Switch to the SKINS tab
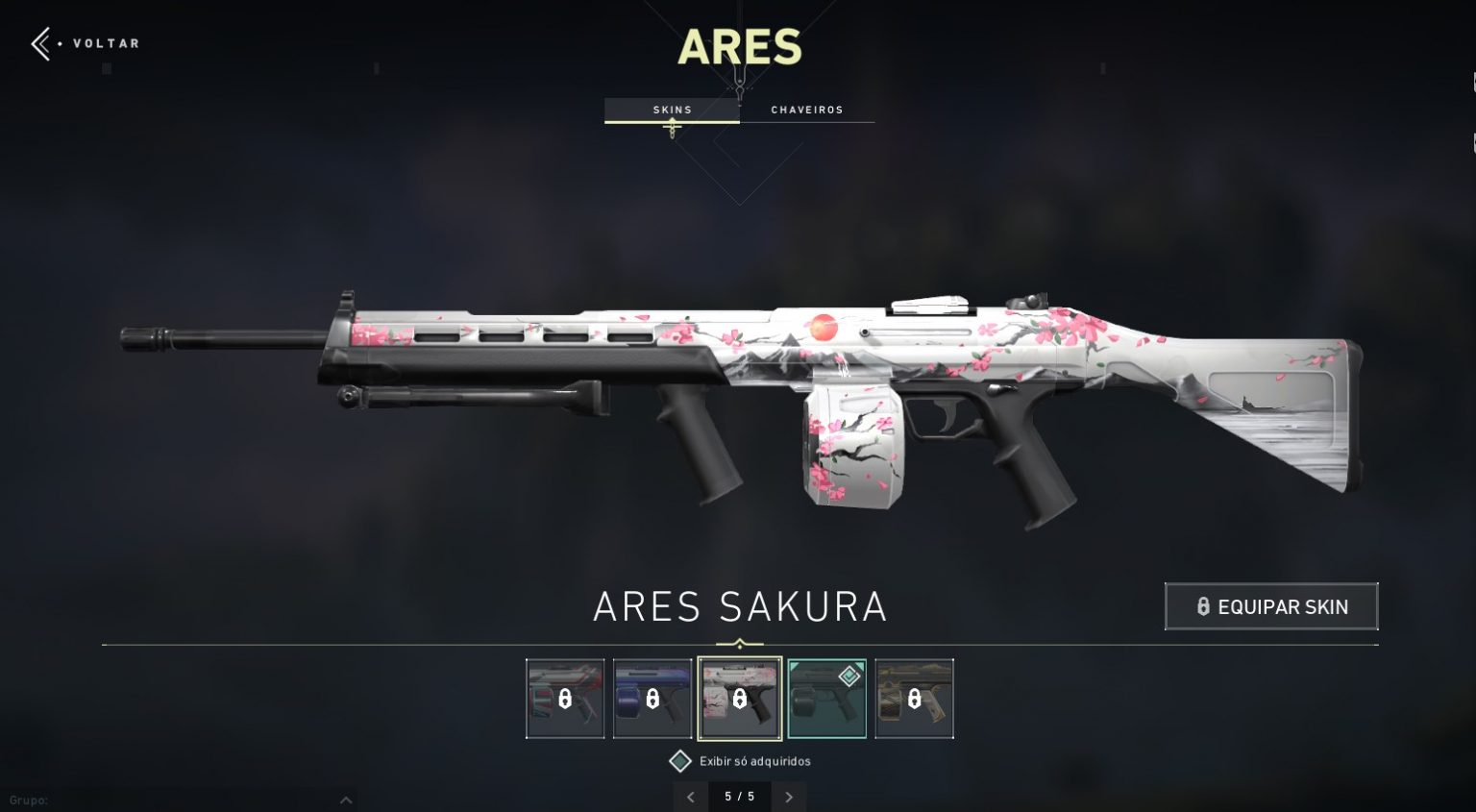This screenshot has height=812, width=1476. click(672, 110)
